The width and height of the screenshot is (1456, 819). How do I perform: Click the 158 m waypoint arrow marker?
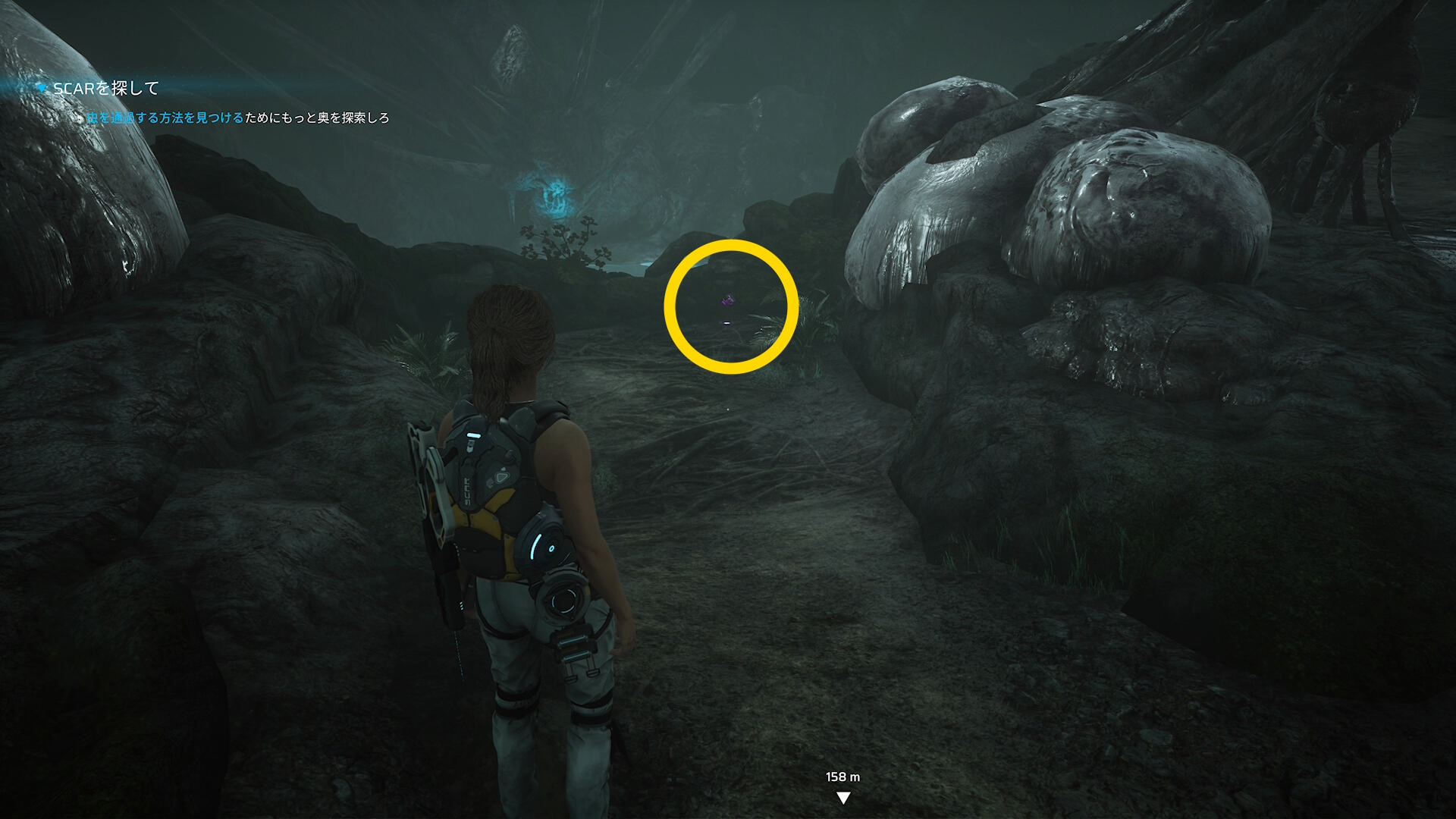click(x=843, y=797)
